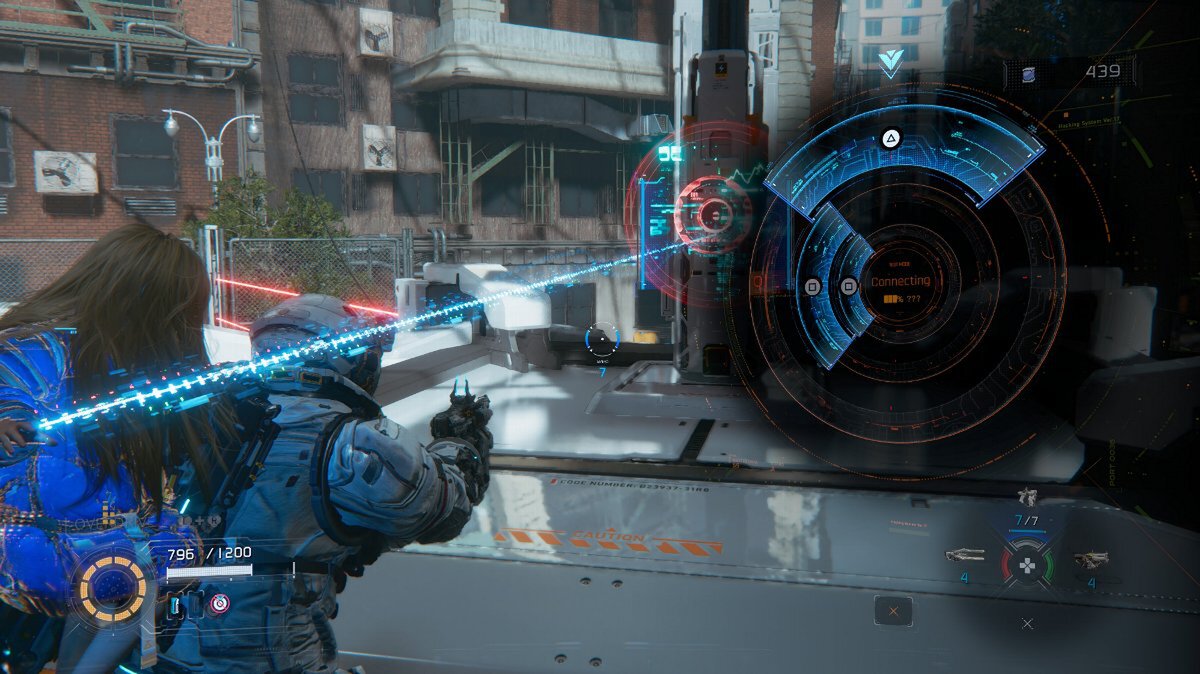Choose the left-side rifle weapon icon

(964, 555)
